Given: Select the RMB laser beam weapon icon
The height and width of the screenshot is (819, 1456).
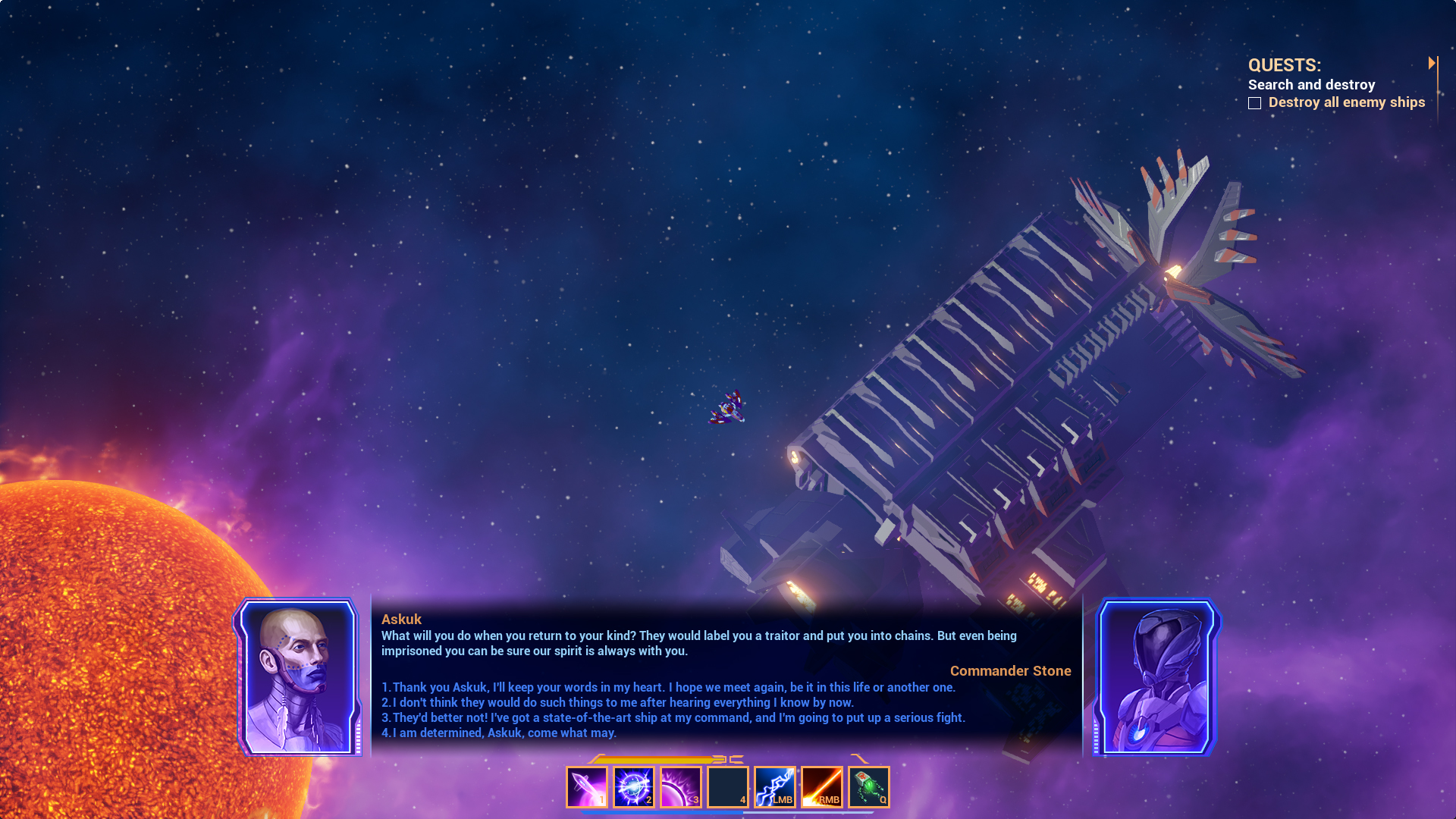Looking at the screenshot, I should (x=821, y=786).
